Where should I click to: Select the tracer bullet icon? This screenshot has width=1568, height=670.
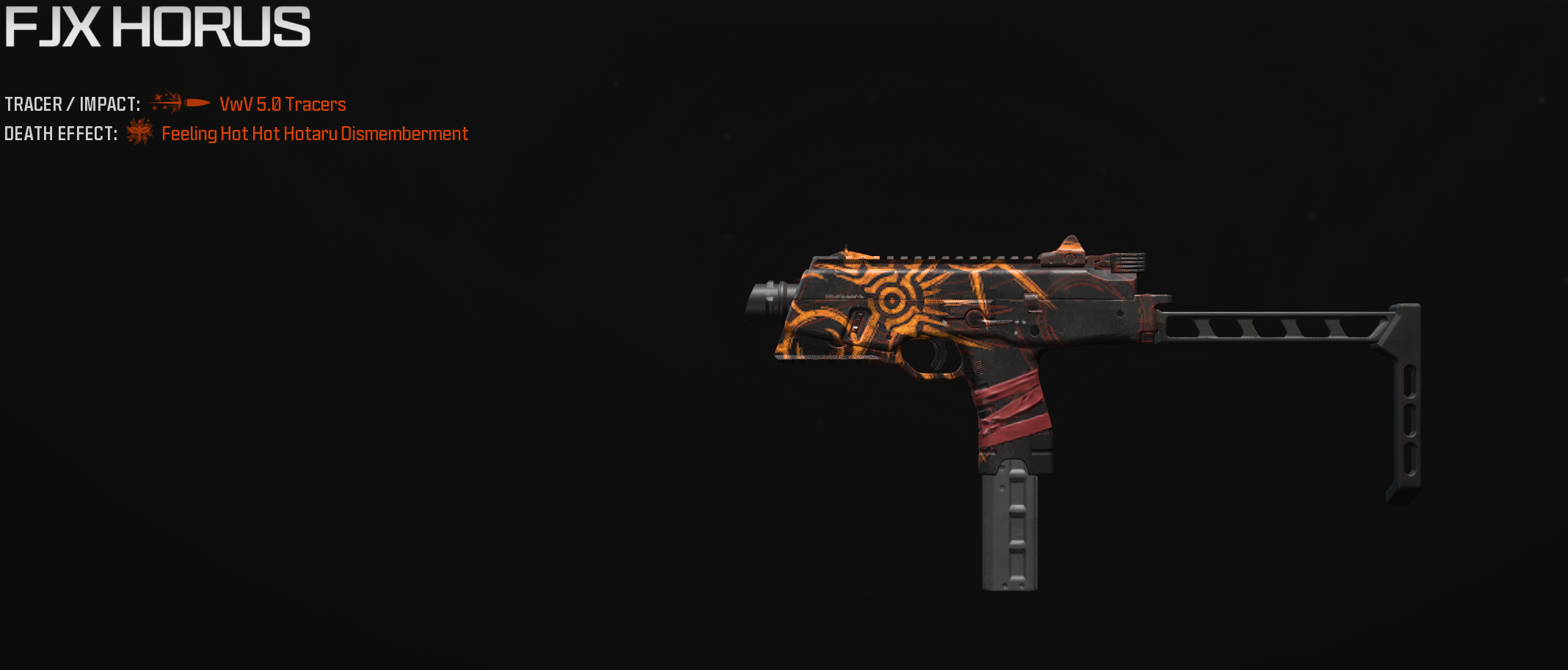[x=180, y=103]
